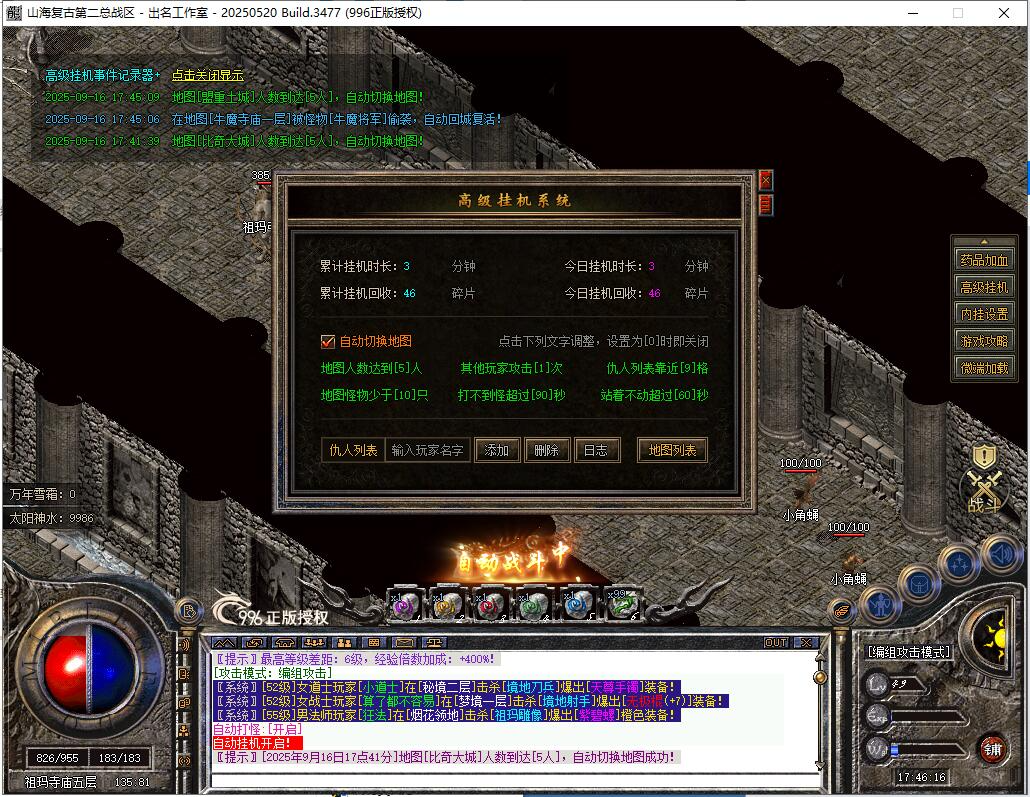
Task: Click the 删除 button
Action: 546,450
